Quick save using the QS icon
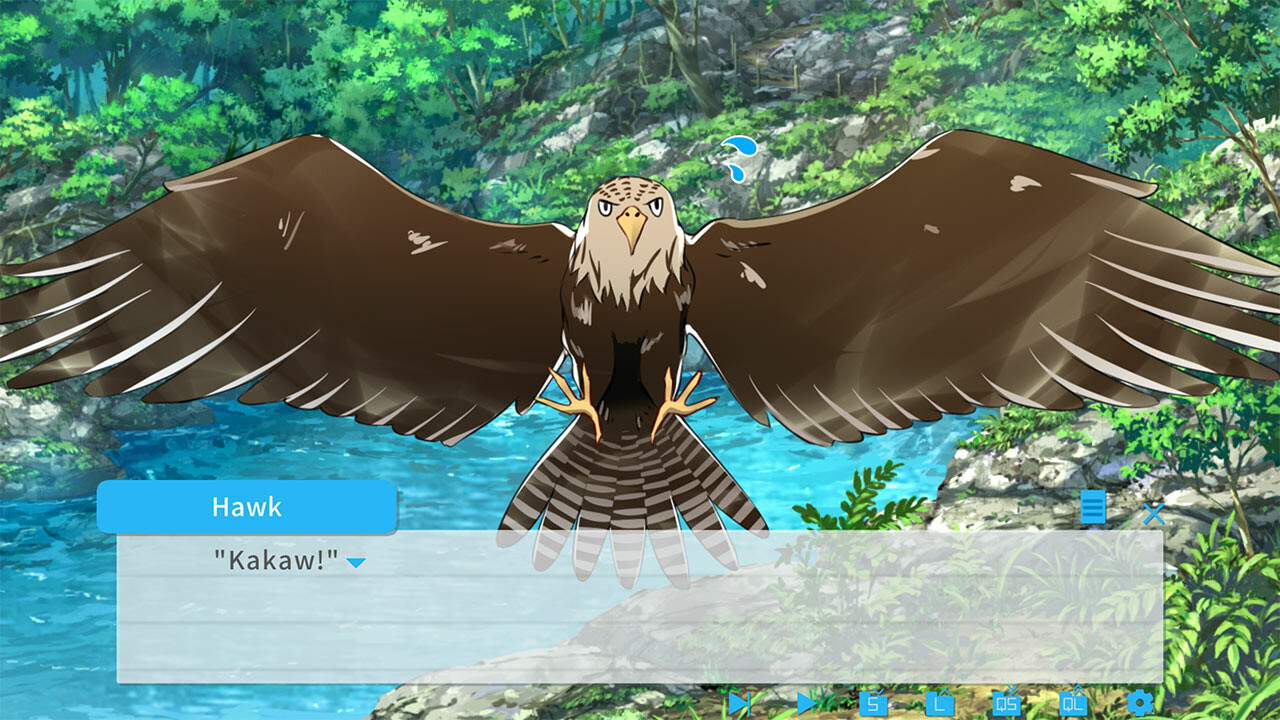 click(1005, 705)
